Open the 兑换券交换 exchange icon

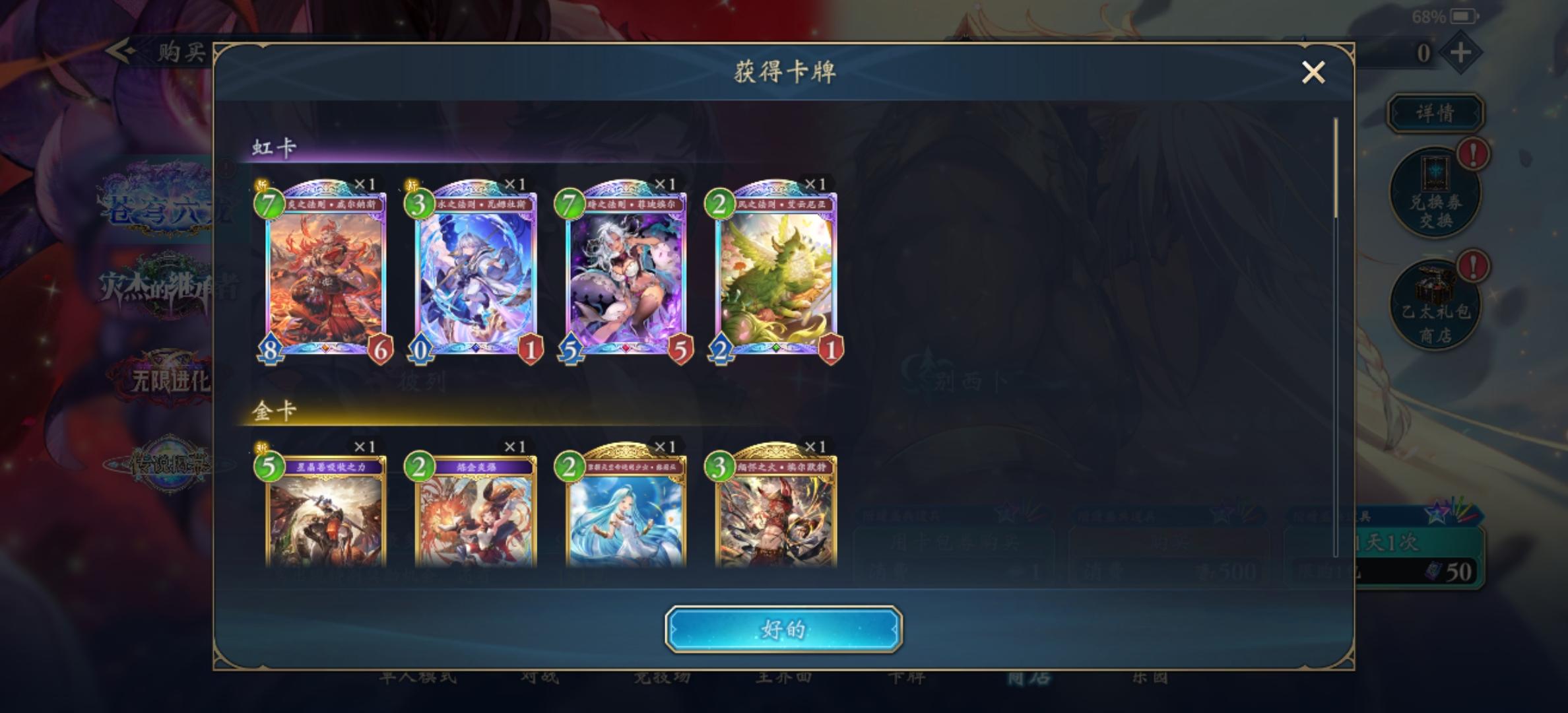pos(1436,191)
